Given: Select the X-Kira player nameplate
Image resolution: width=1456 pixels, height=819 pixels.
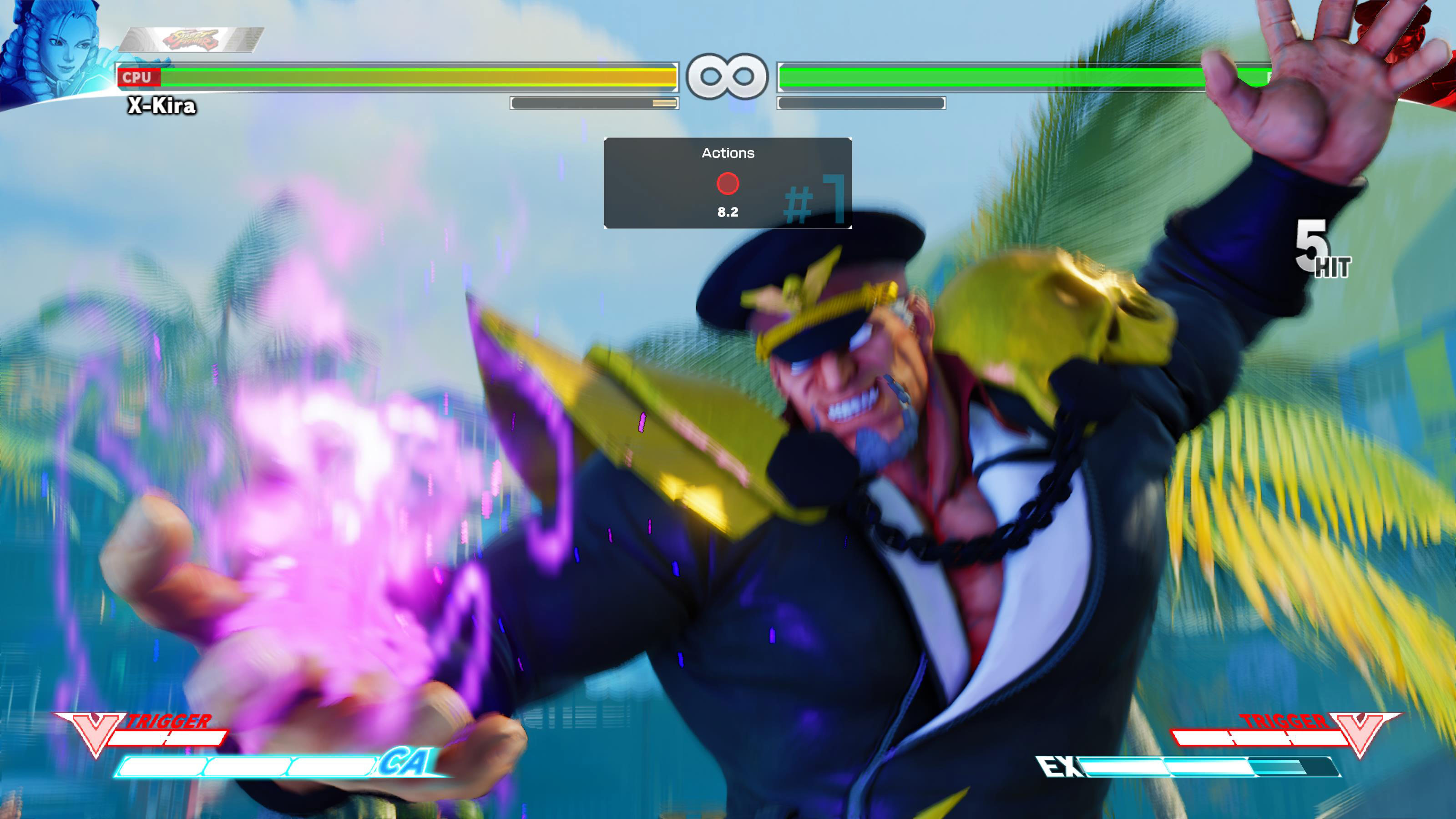Looking at the screenshot, I should (161, 106).
